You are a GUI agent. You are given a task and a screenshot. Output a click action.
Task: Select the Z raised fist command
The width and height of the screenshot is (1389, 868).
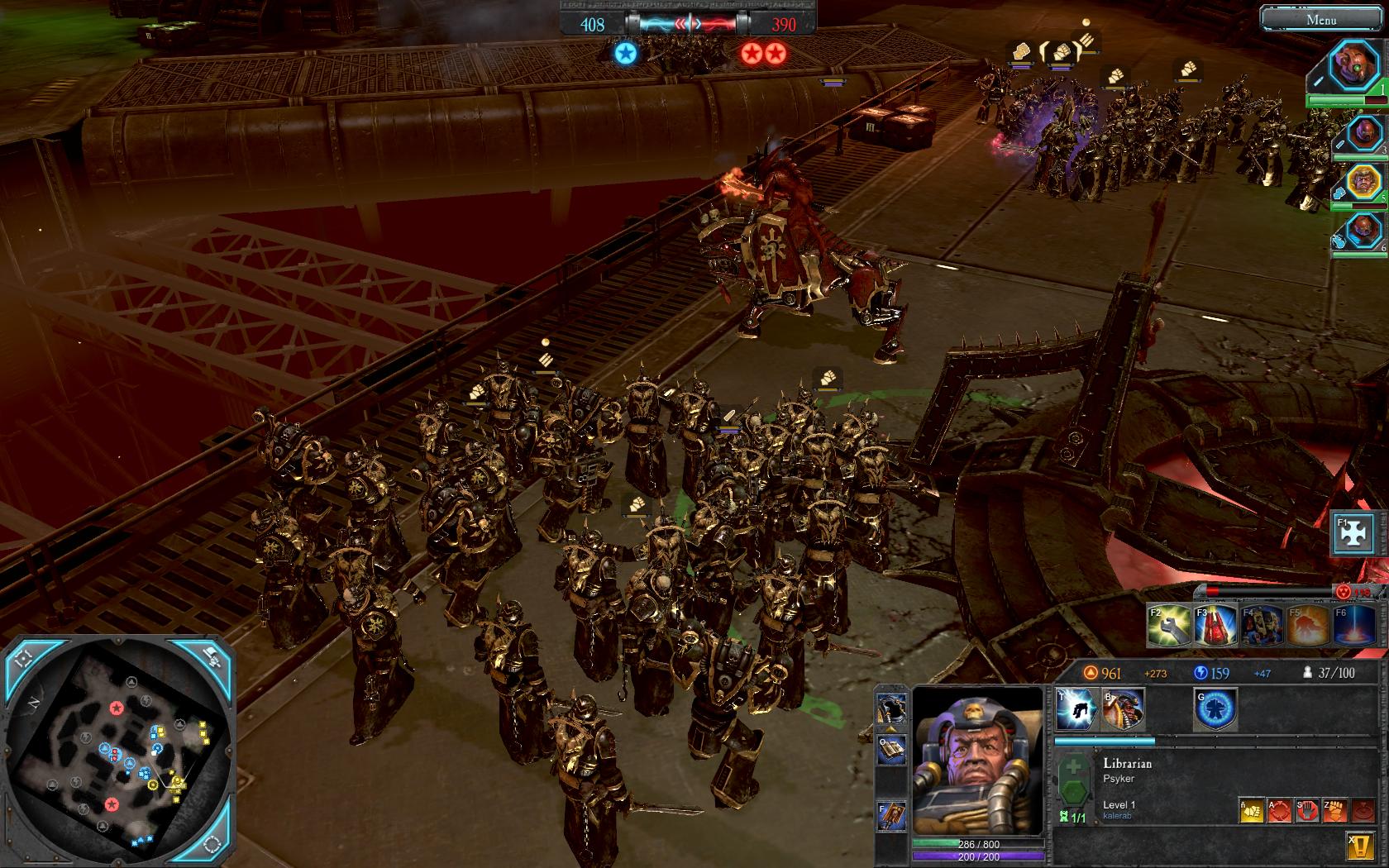(1336, 811)
